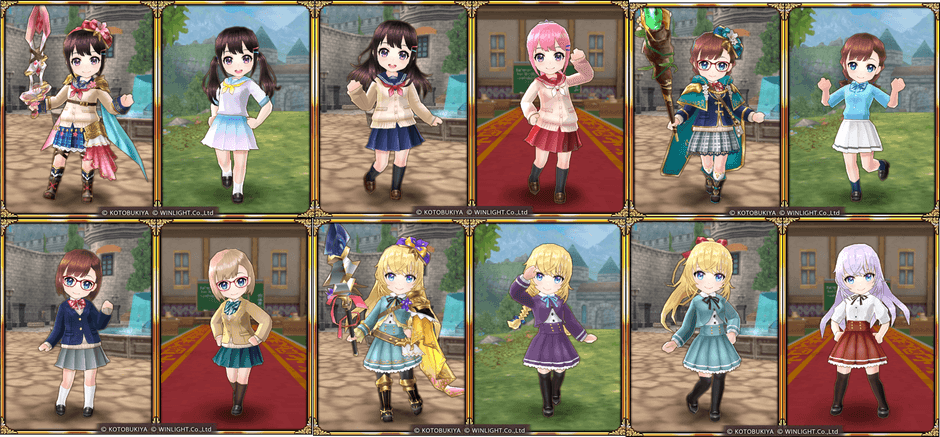This screenshot has width=940, height=437.
Task: Open the card of glasses girl holding green-gem staff
Action: point(706,108)
